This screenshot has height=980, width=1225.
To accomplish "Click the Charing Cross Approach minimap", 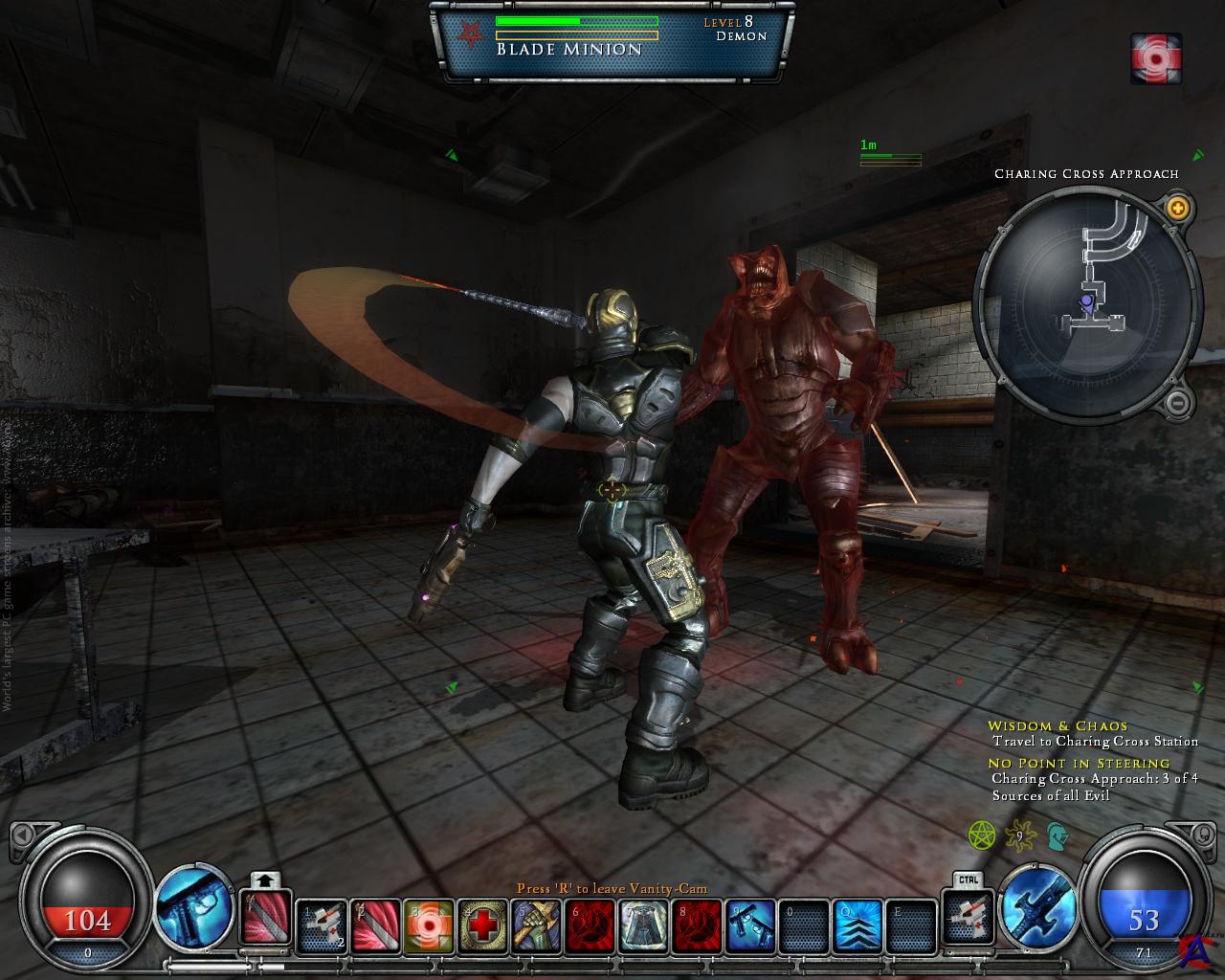I will coord(1087,303).
